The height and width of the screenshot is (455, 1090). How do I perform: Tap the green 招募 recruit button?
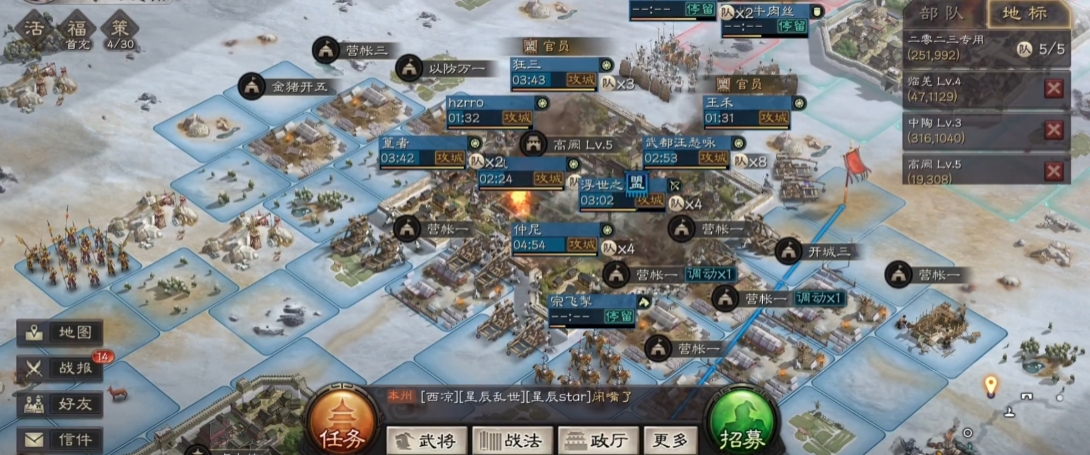coord(741,424)
